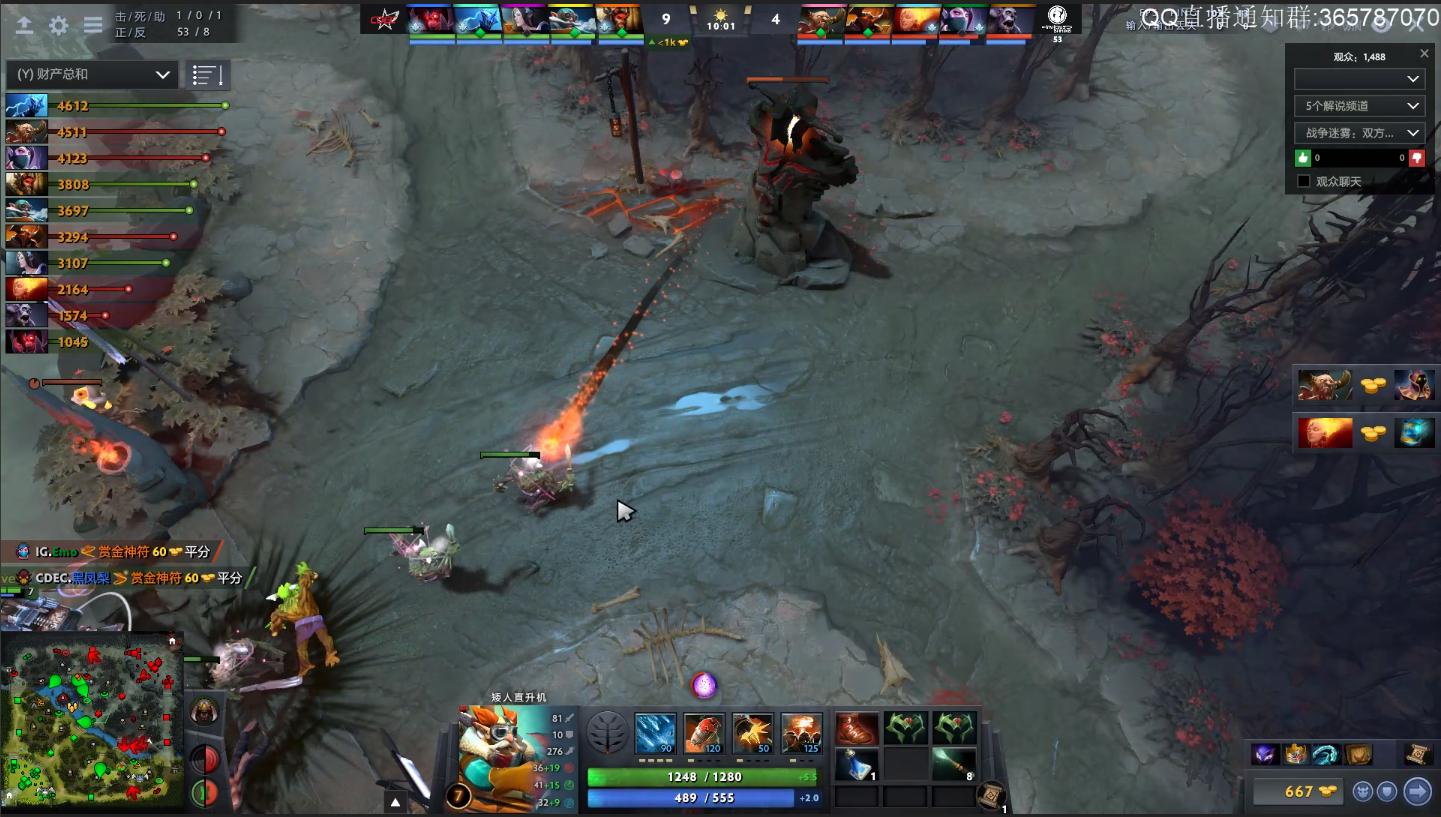Give the match a thumbs up

(x=1302, y=157)
